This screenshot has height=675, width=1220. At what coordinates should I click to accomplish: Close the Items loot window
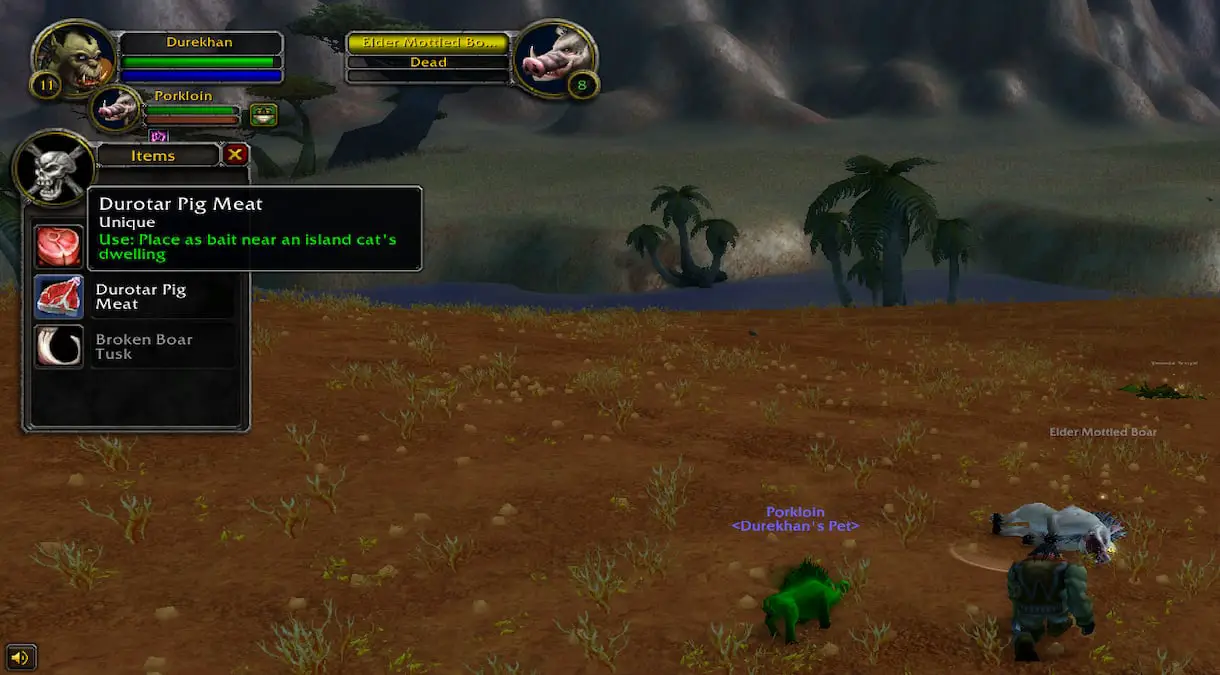click(x=235, y=154)
